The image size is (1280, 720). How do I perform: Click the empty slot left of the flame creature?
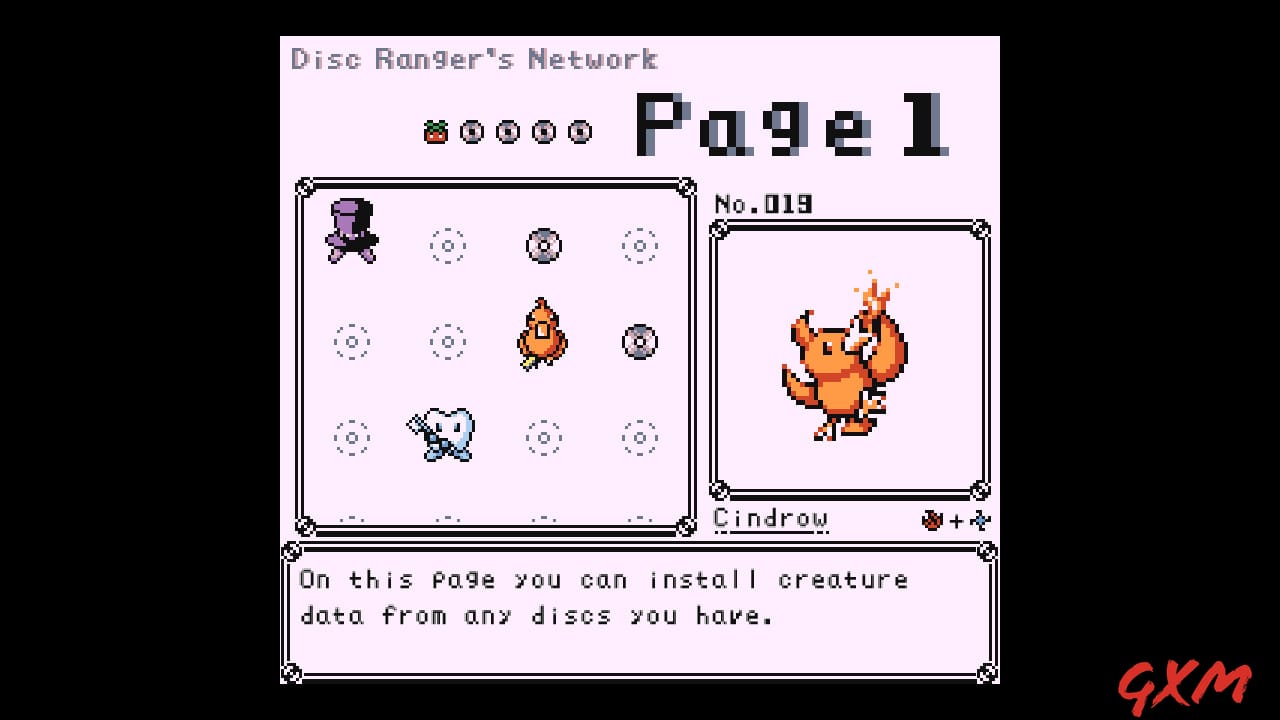tap(447, 341)
